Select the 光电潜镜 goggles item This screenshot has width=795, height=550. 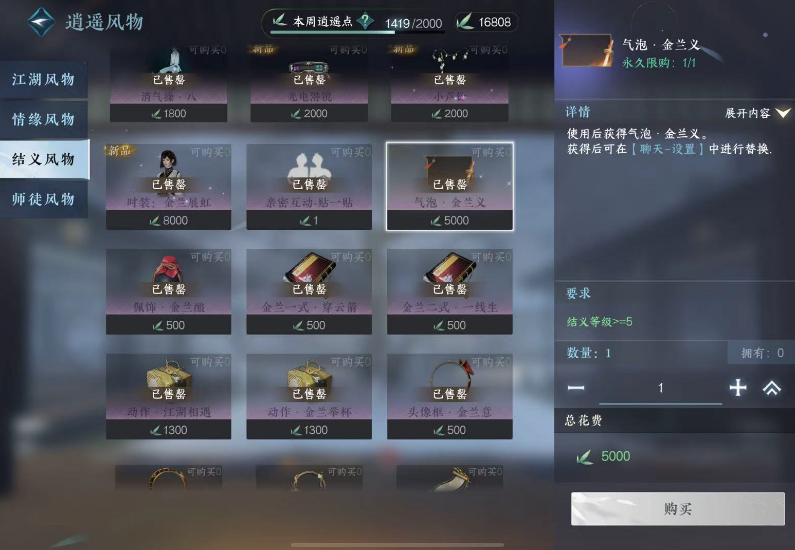click(309, 82)
